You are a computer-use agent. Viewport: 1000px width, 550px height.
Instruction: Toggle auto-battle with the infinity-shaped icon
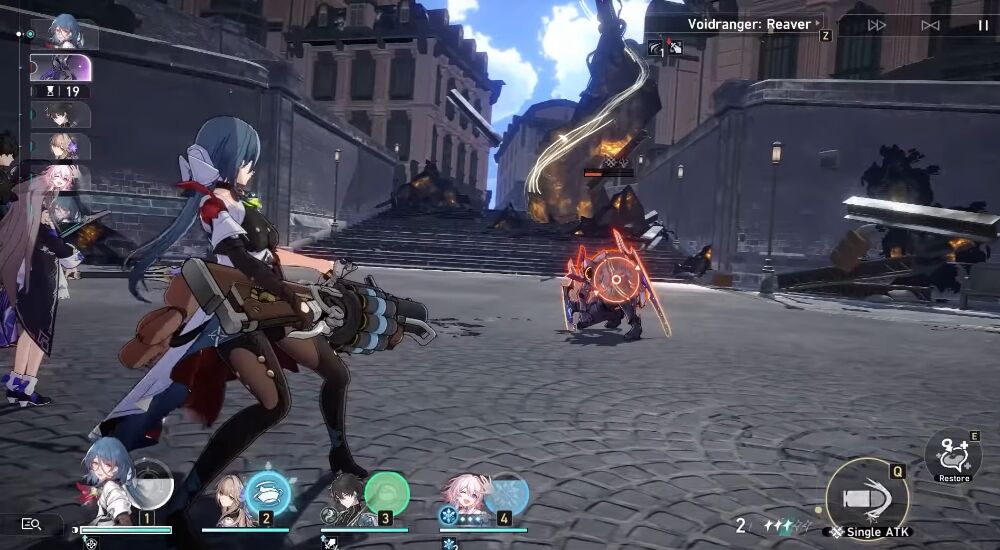930,25
